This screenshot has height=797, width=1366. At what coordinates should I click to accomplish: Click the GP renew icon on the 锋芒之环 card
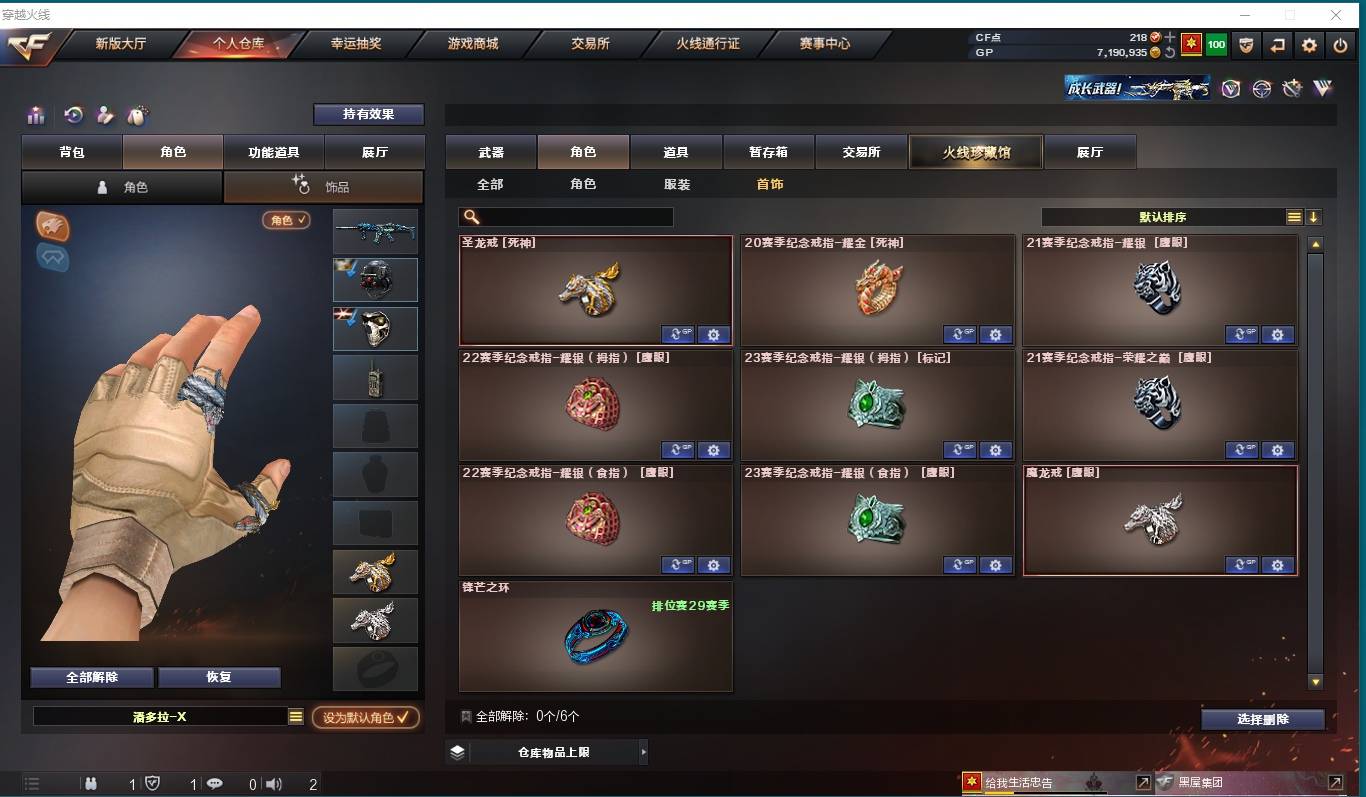point(680,680)
